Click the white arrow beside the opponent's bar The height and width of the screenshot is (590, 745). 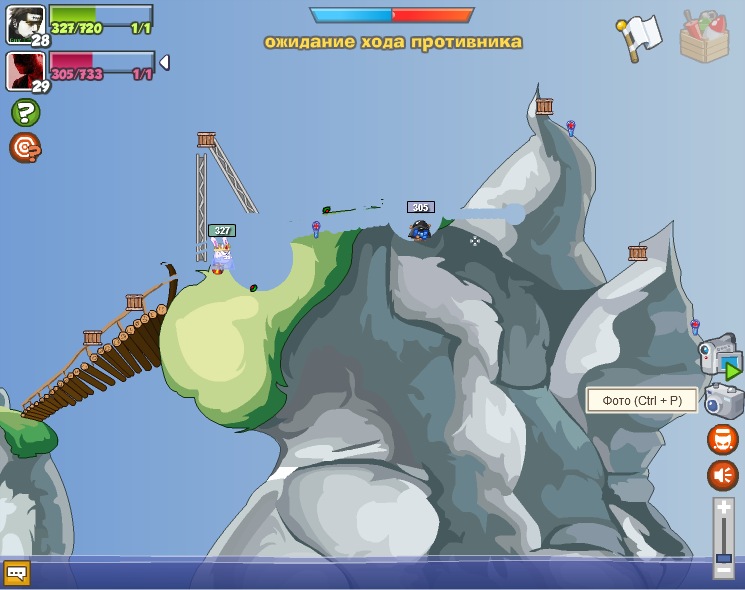164,63
